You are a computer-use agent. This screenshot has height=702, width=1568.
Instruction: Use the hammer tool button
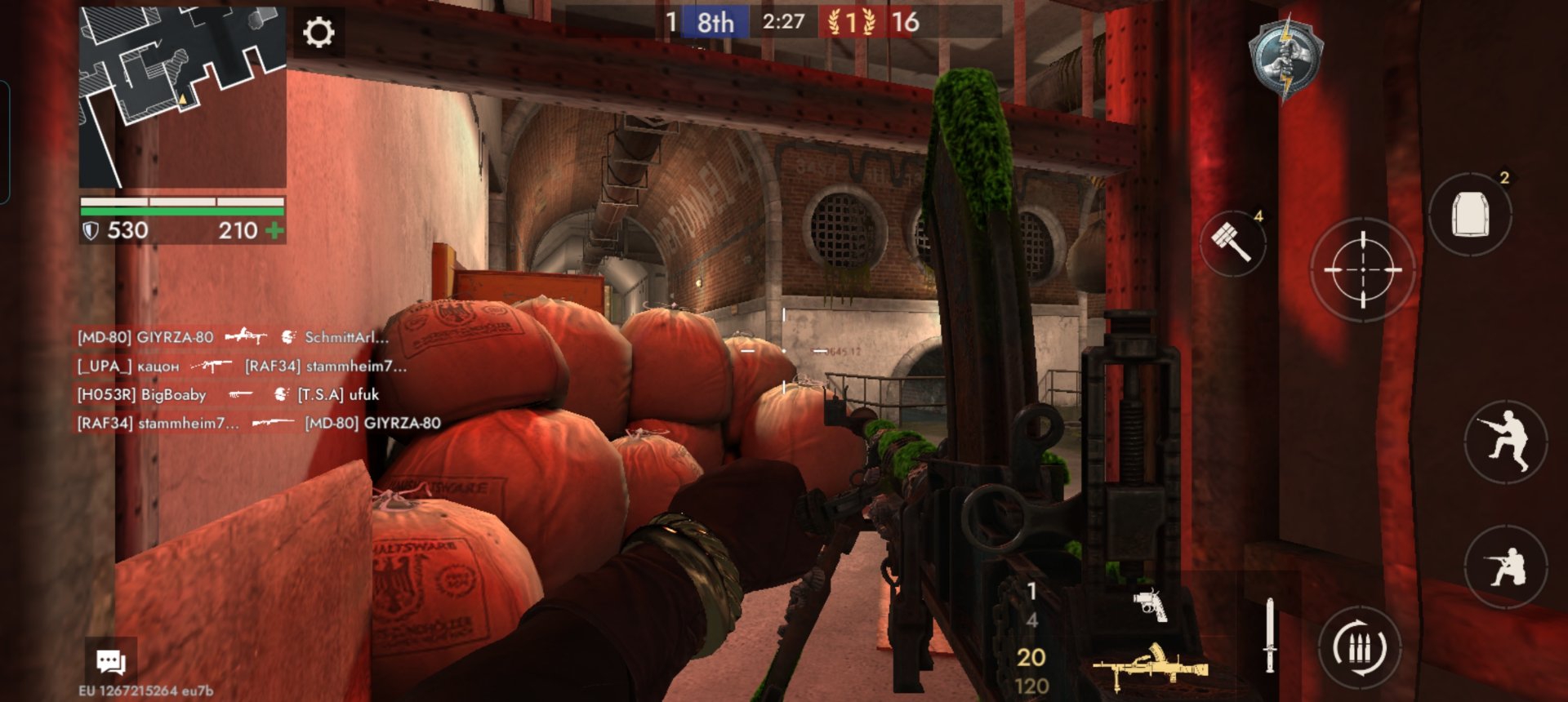point(1232,242)
